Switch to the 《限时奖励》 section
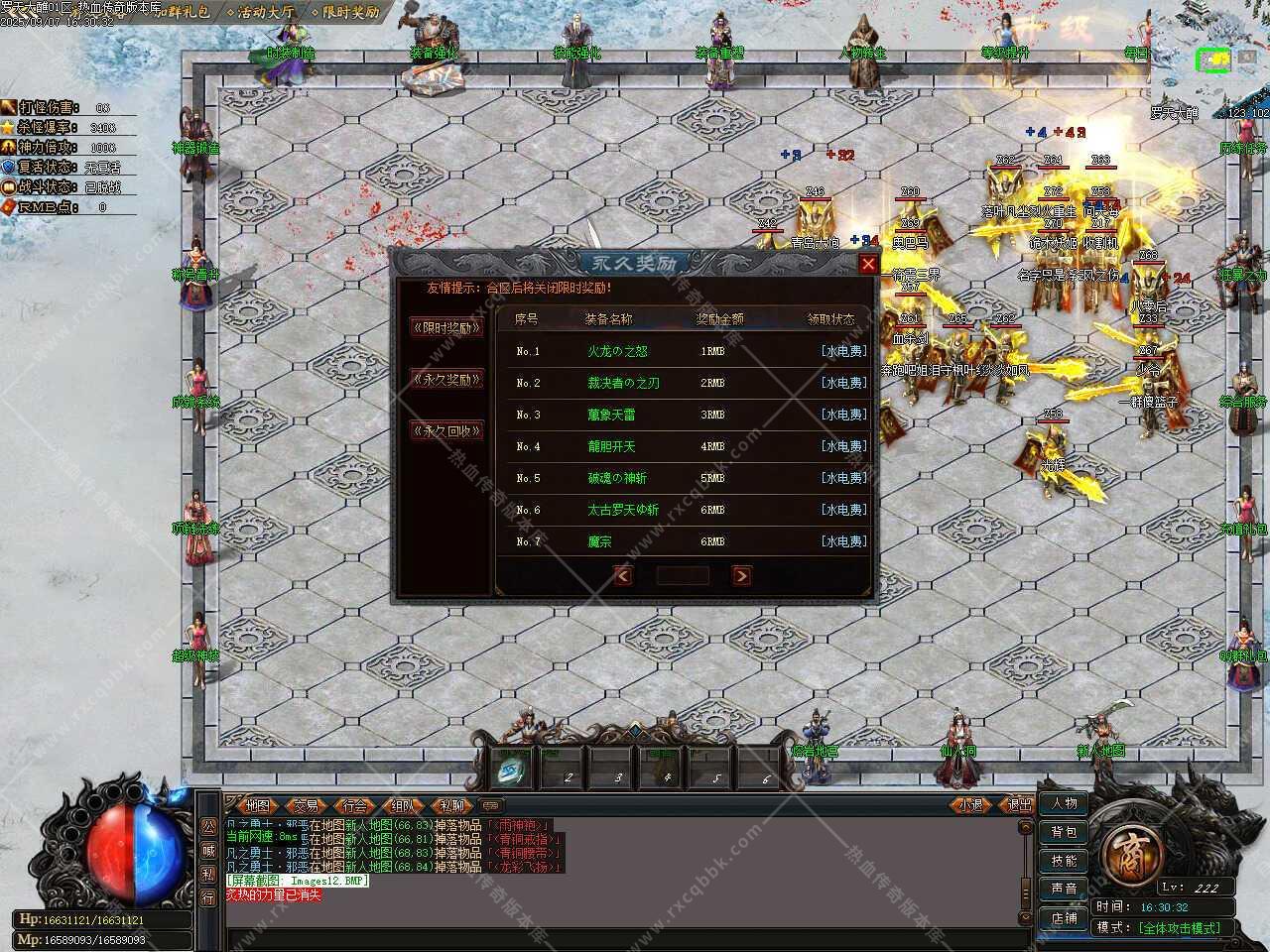1270x952 pixels. coord(446,327)
